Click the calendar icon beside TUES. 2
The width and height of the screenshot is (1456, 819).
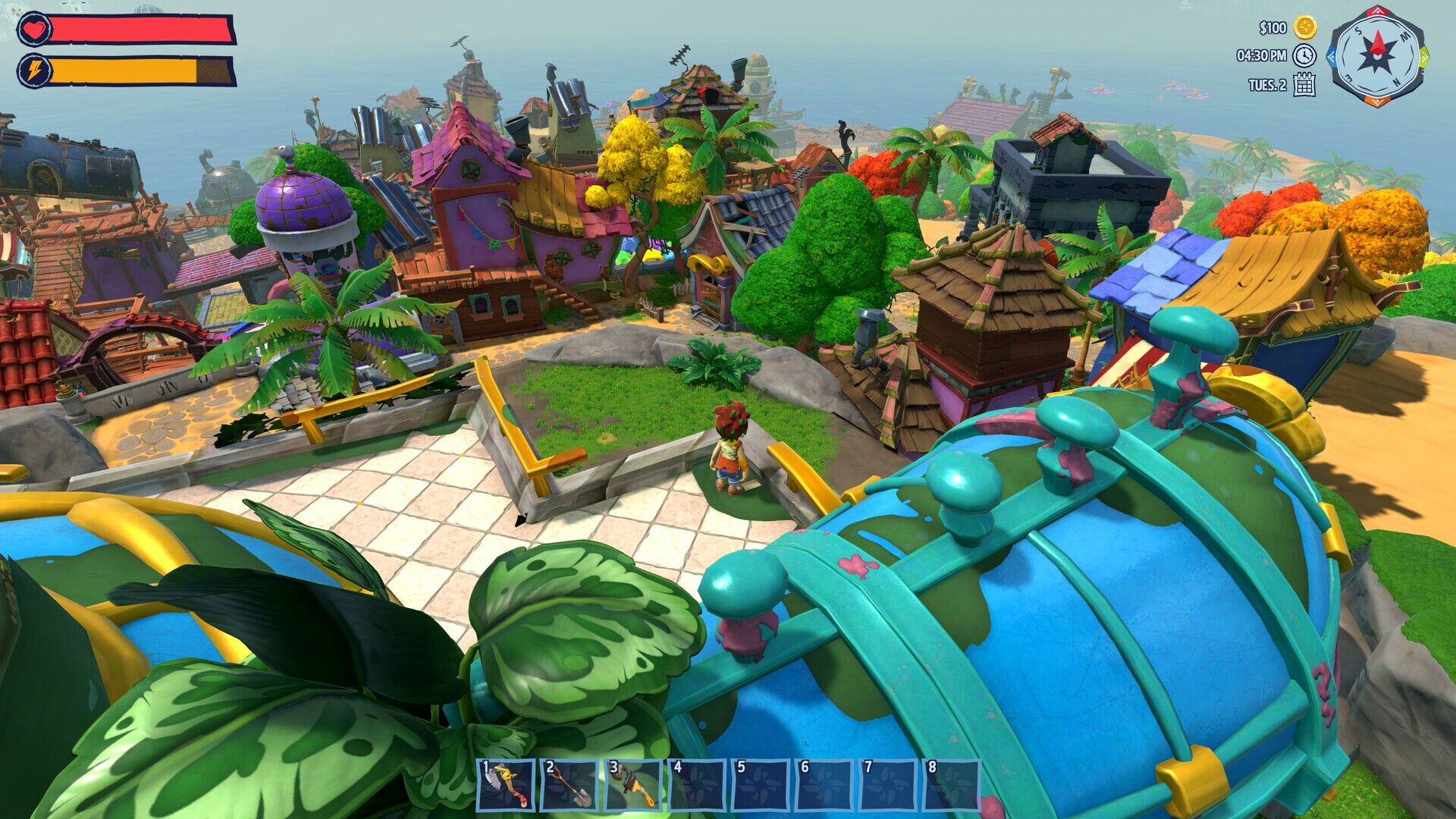[1304, 86]
